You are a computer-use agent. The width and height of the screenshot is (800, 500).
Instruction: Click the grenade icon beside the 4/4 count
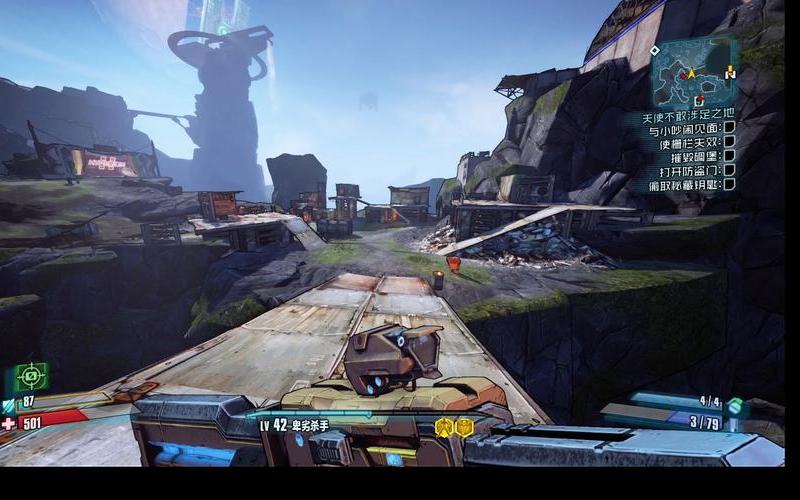tap(735, 404)
